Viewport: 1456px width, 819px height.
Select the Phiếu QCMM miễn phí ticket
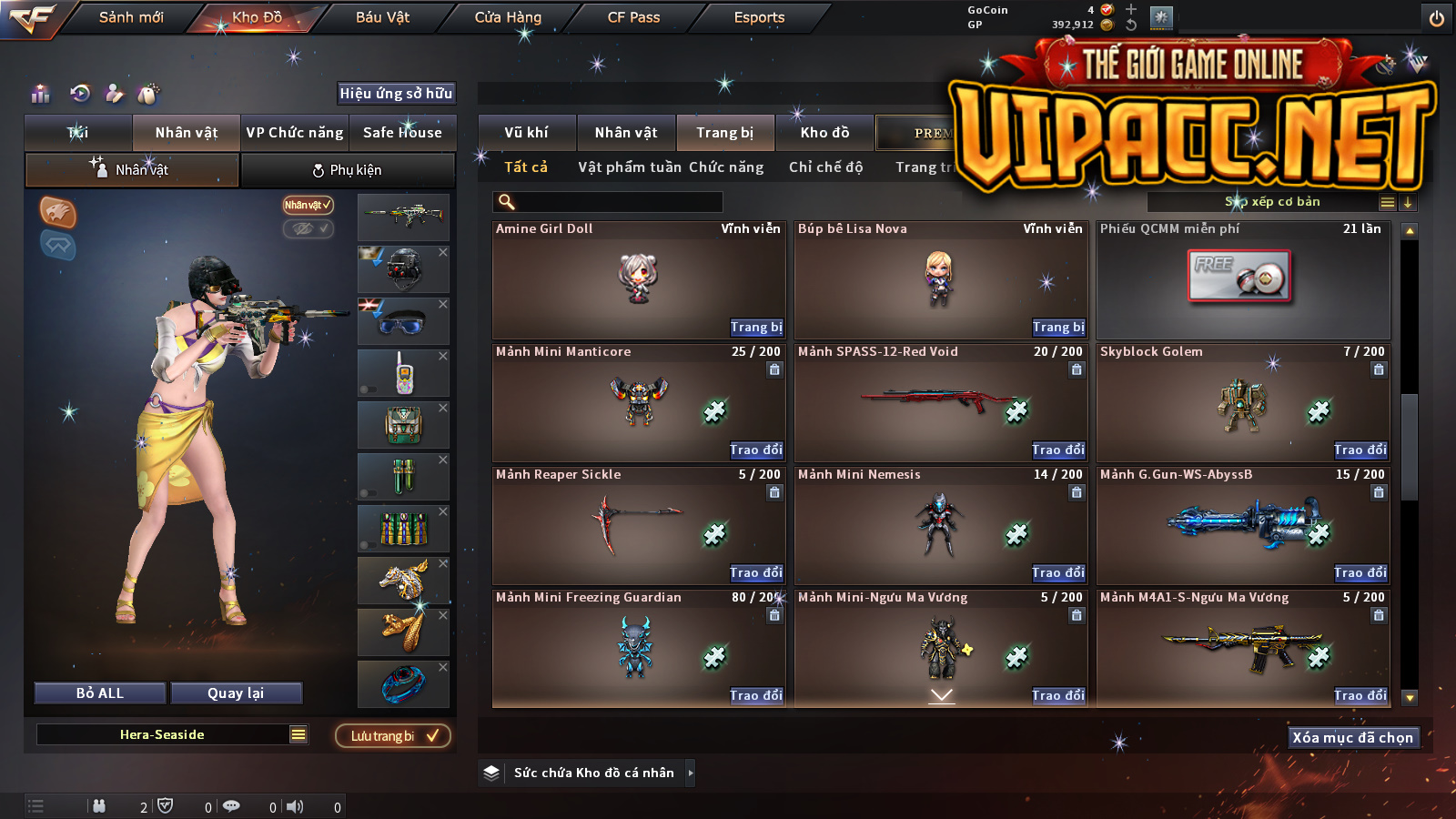pos(1242,278)
